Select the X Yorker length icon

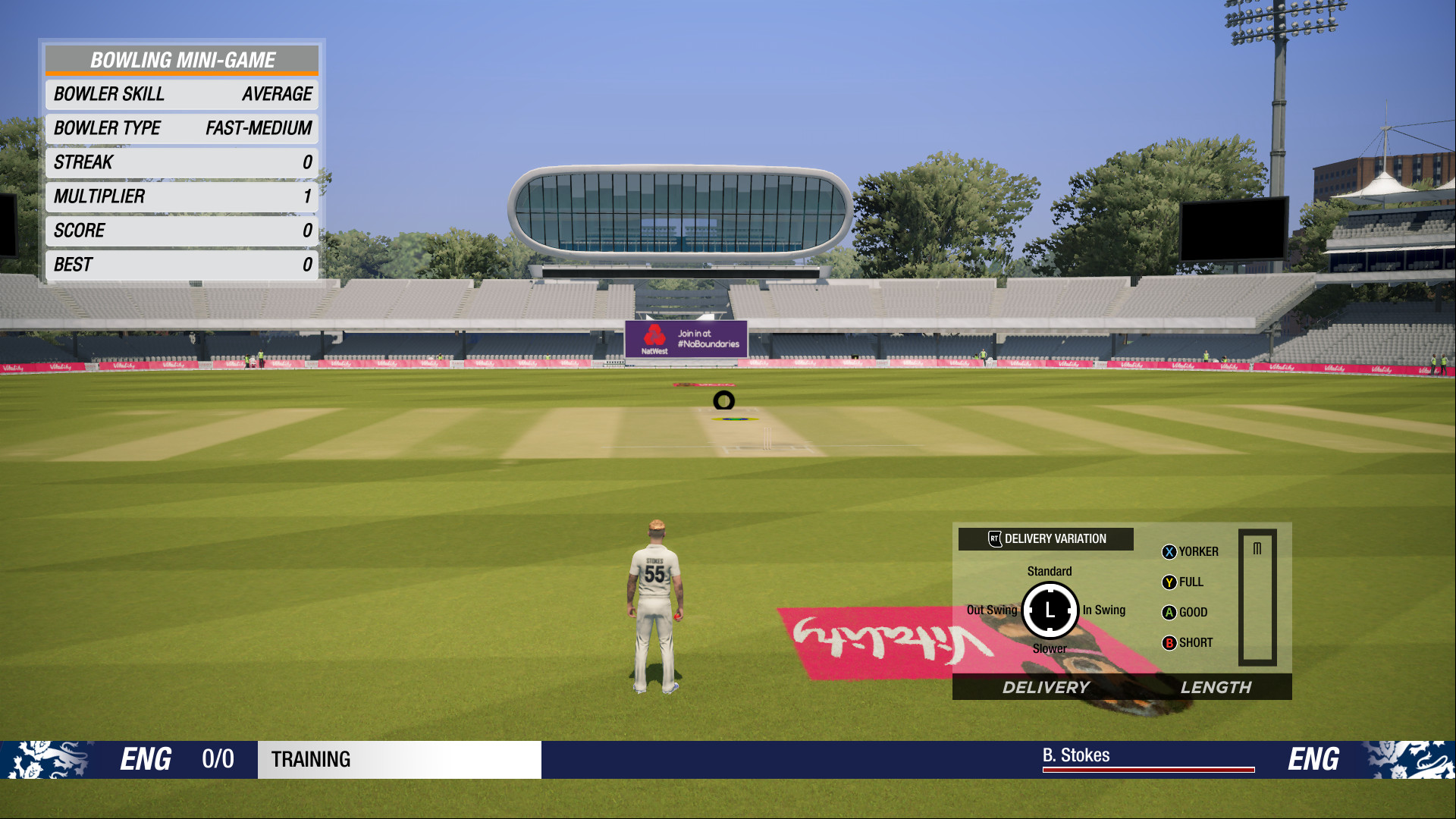click(x=1170, y=552)
